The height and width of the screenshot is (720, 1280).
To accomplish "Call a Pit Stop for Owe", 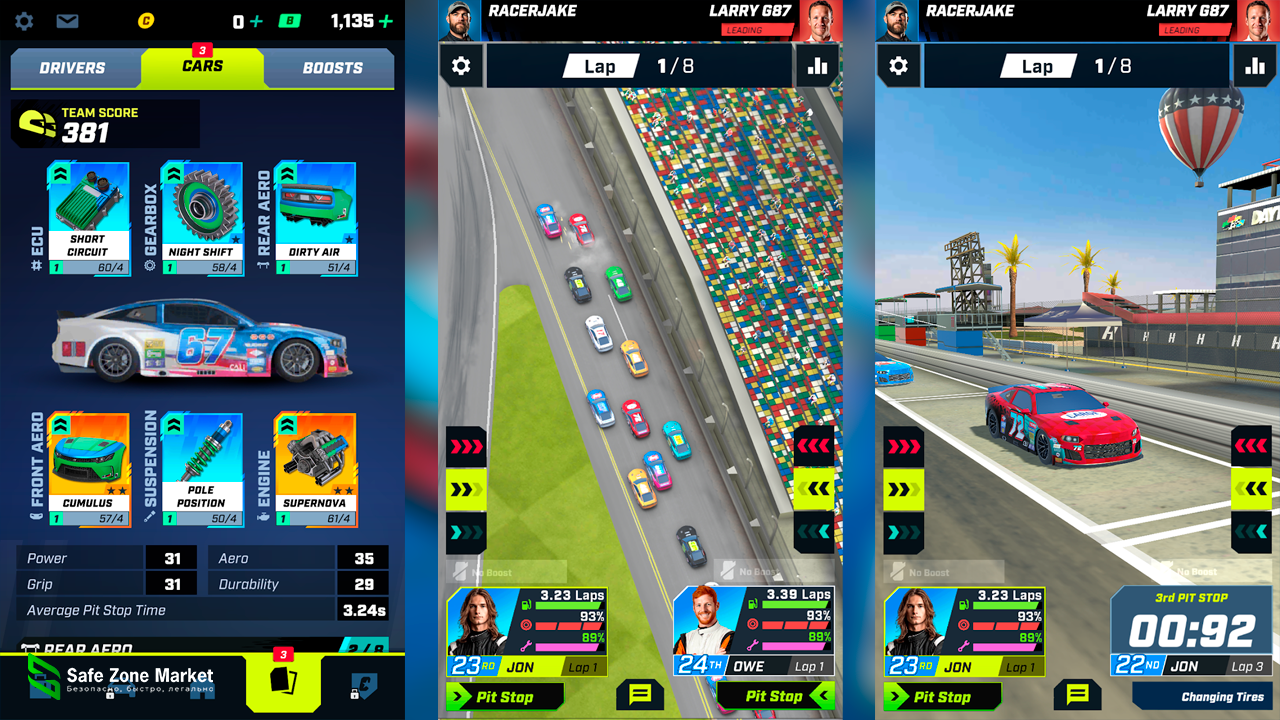I will coord(776,696).
